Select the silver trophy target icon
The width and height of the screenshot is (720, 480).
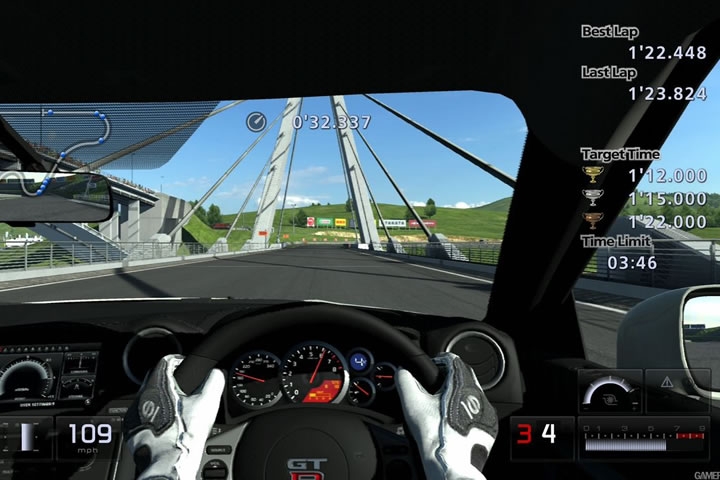pyautogui.click(x=593, y=198)
